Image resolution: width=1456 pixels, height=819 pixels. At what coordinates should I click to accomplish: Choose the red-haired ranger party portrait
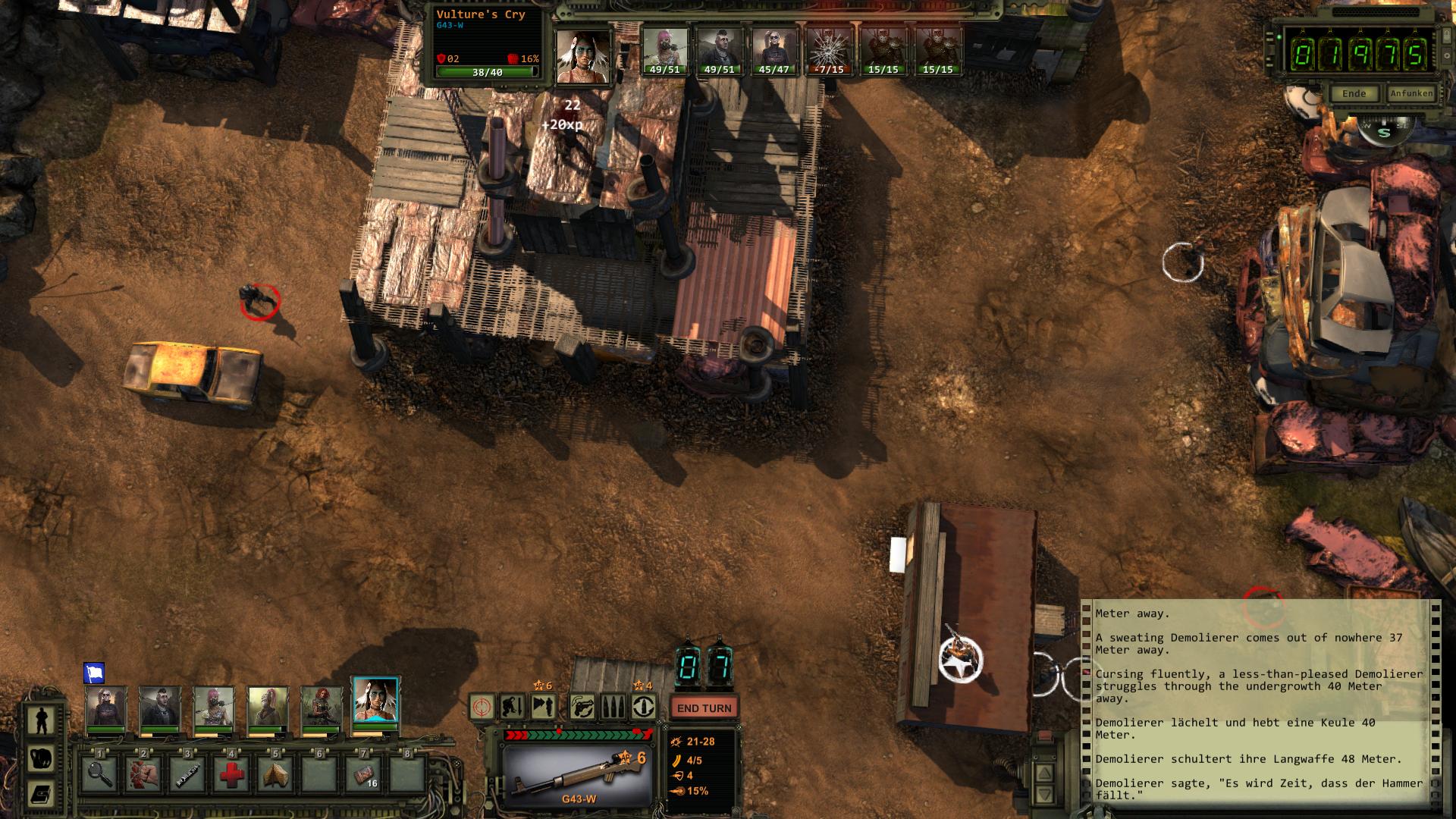click(x=322, y=708)
